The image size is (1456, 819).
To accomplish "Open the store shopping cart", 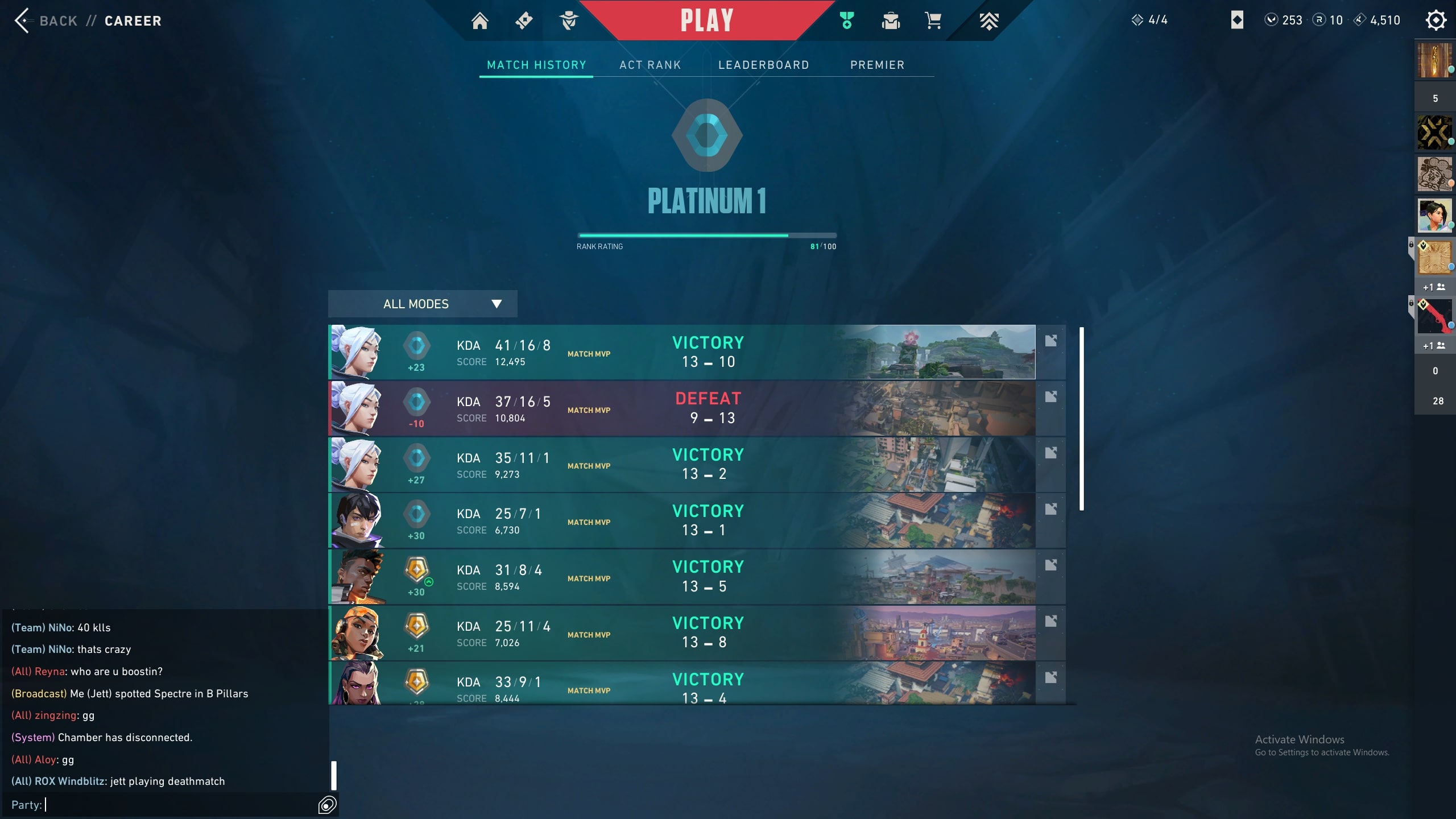I will tap(933, 21).
